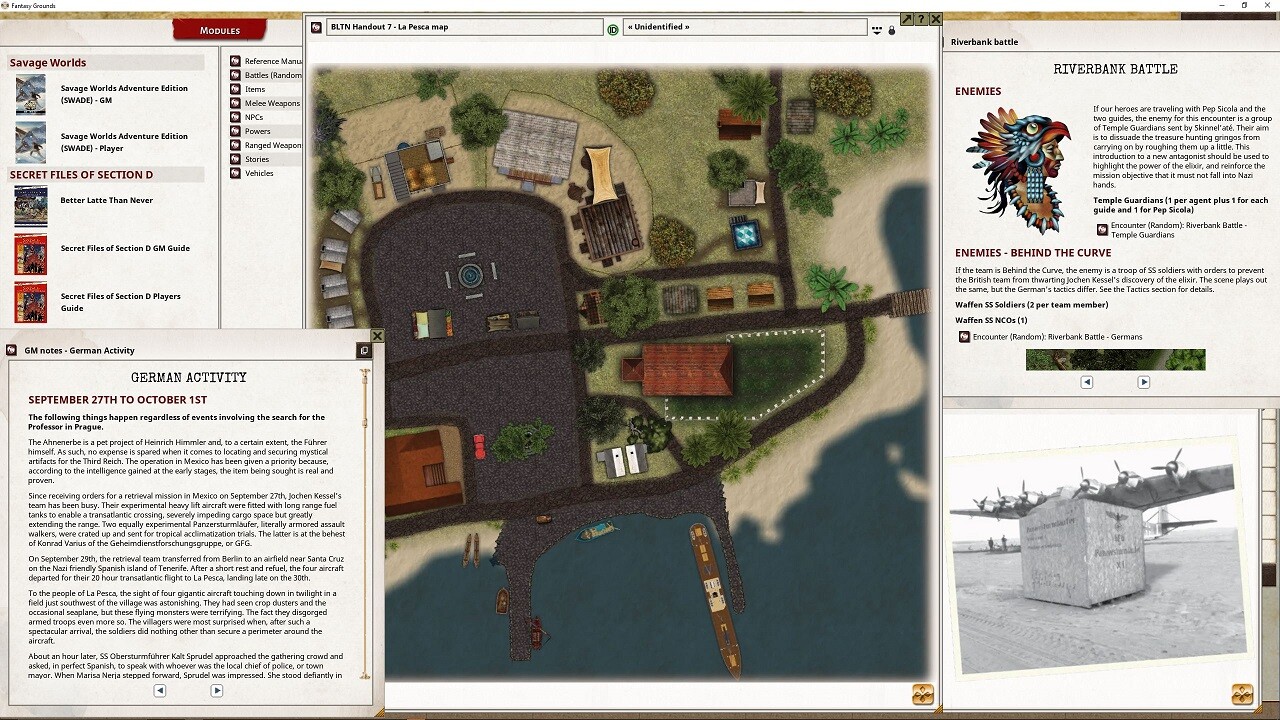
Task: Open the three-dots menu on the map toolbar
Action: pyautogui.click(x=877, y=27)
